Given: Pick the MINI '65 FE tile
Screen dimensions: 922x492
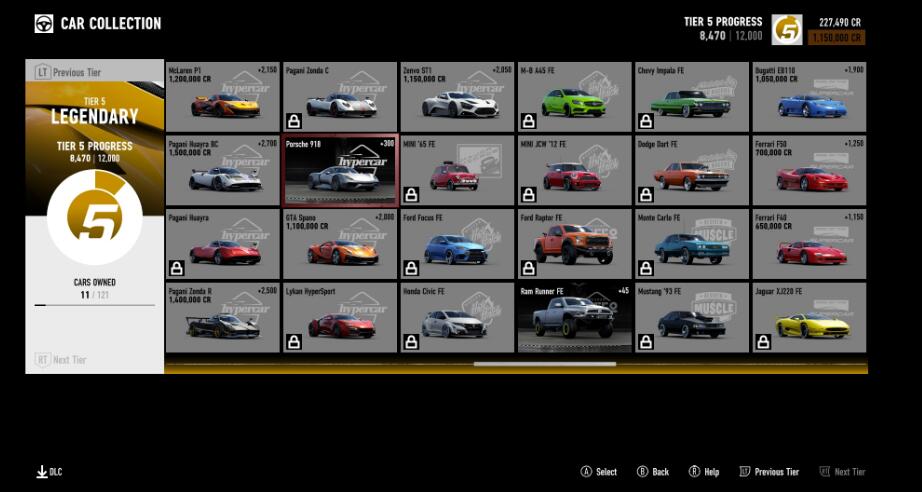Looking at the screenshot, I should (x=457, y=170).
